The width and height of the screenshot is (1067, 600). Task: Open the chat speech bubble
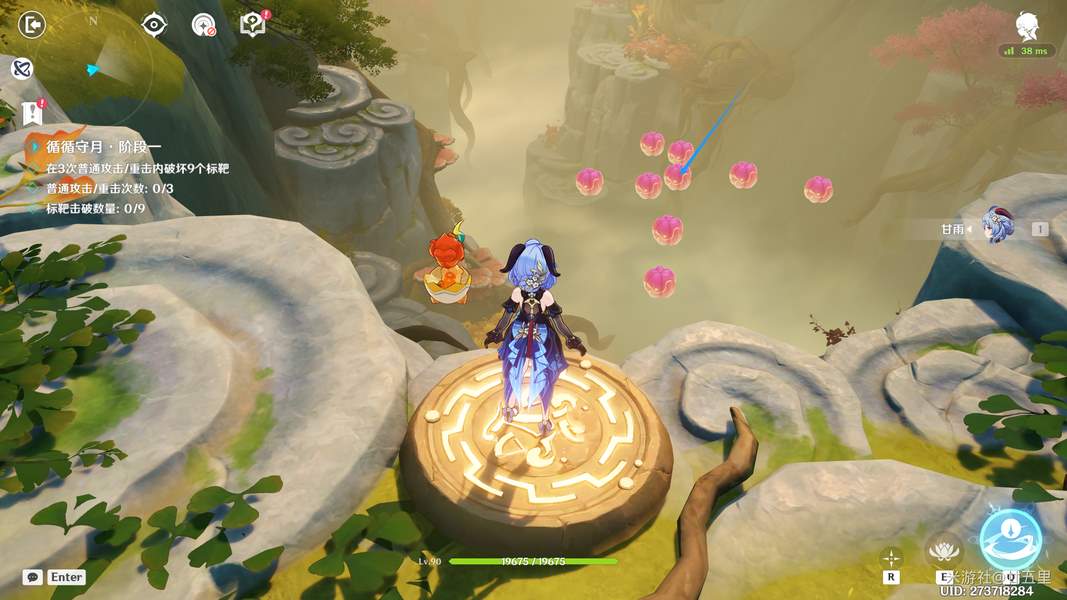click(33, 577)
